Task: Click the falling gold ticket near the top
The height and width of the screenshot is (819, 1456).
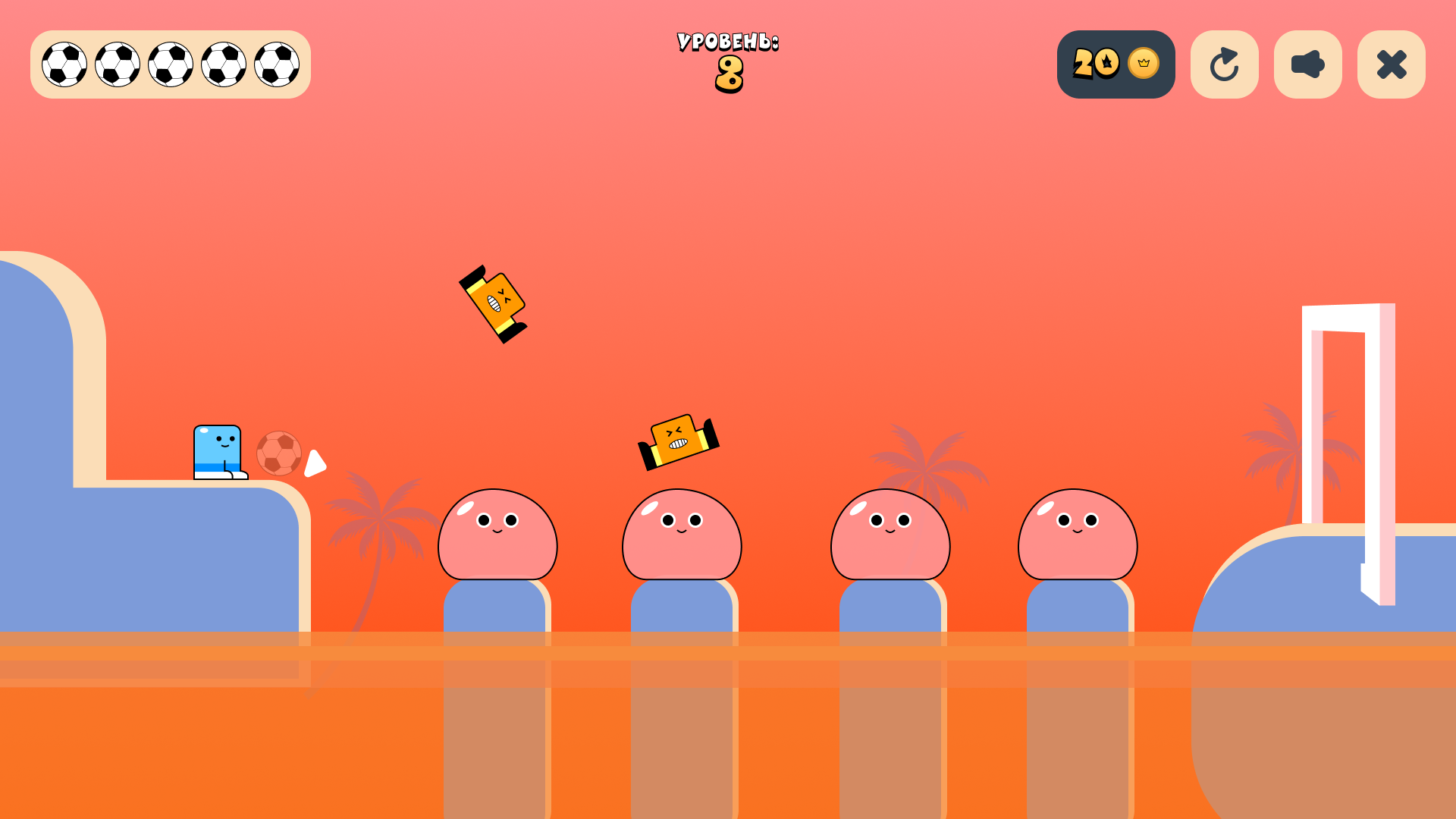Action: click(494, 302)
